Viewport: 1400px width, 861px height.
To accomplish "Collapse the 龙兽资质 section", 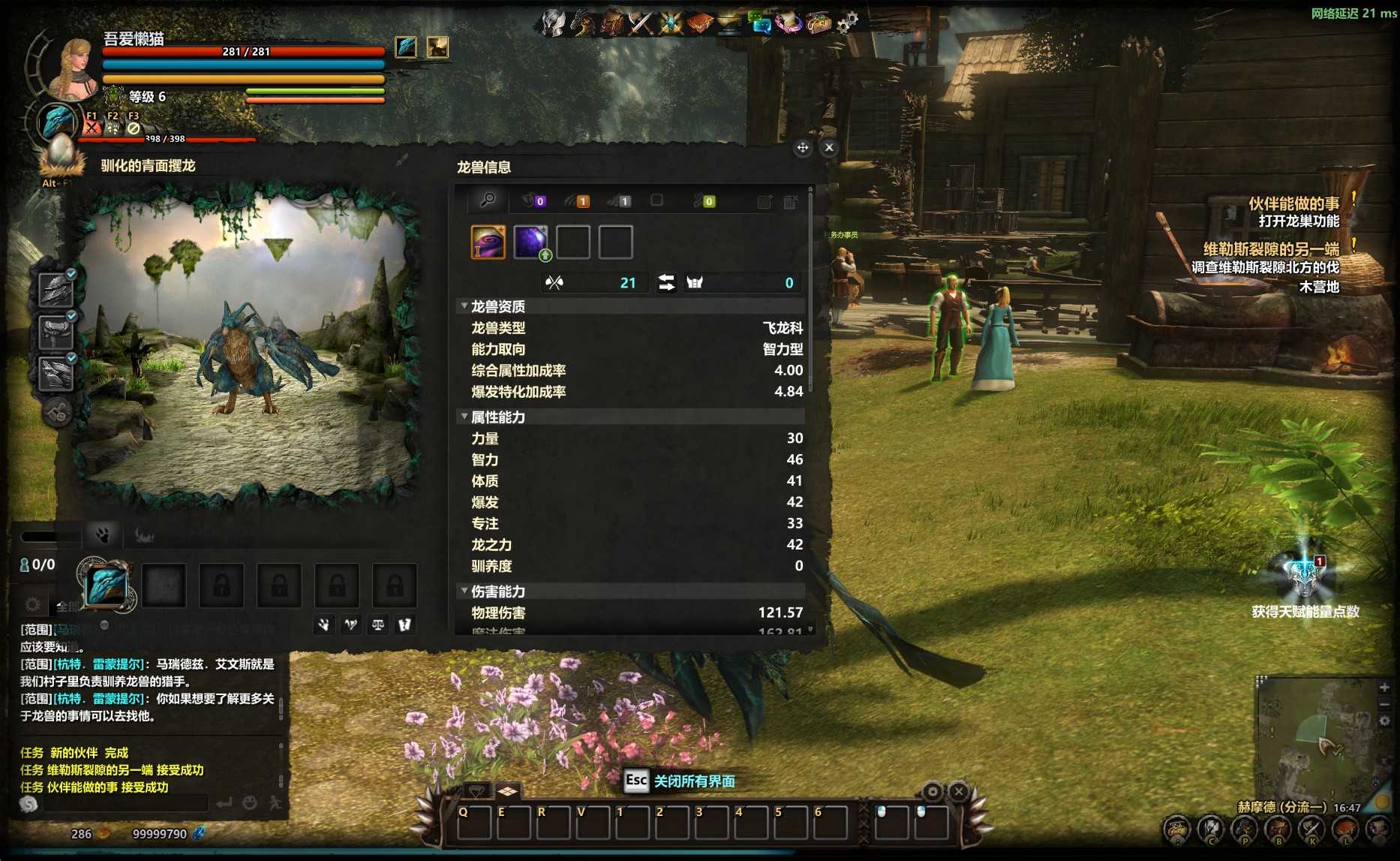I will tap(464, 306).
